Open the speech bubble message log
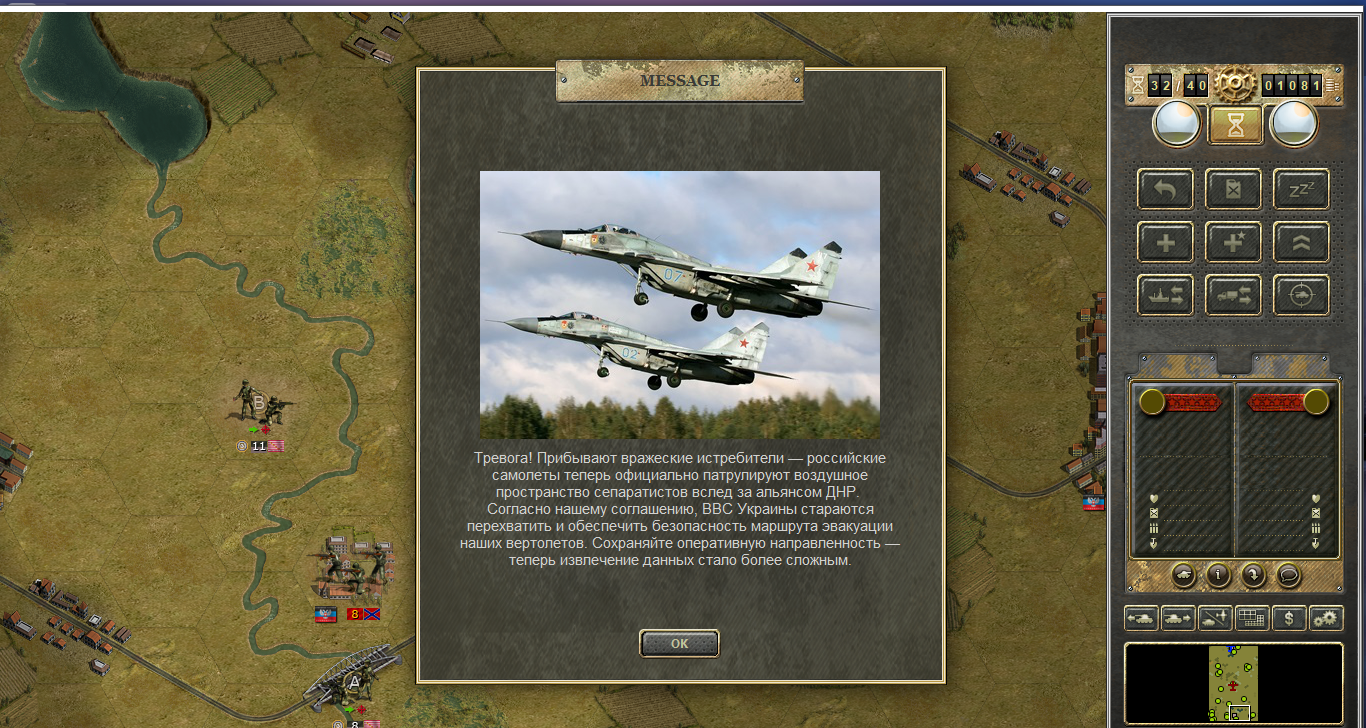Screen dimensions: 1366x728 coord(1287,575)
